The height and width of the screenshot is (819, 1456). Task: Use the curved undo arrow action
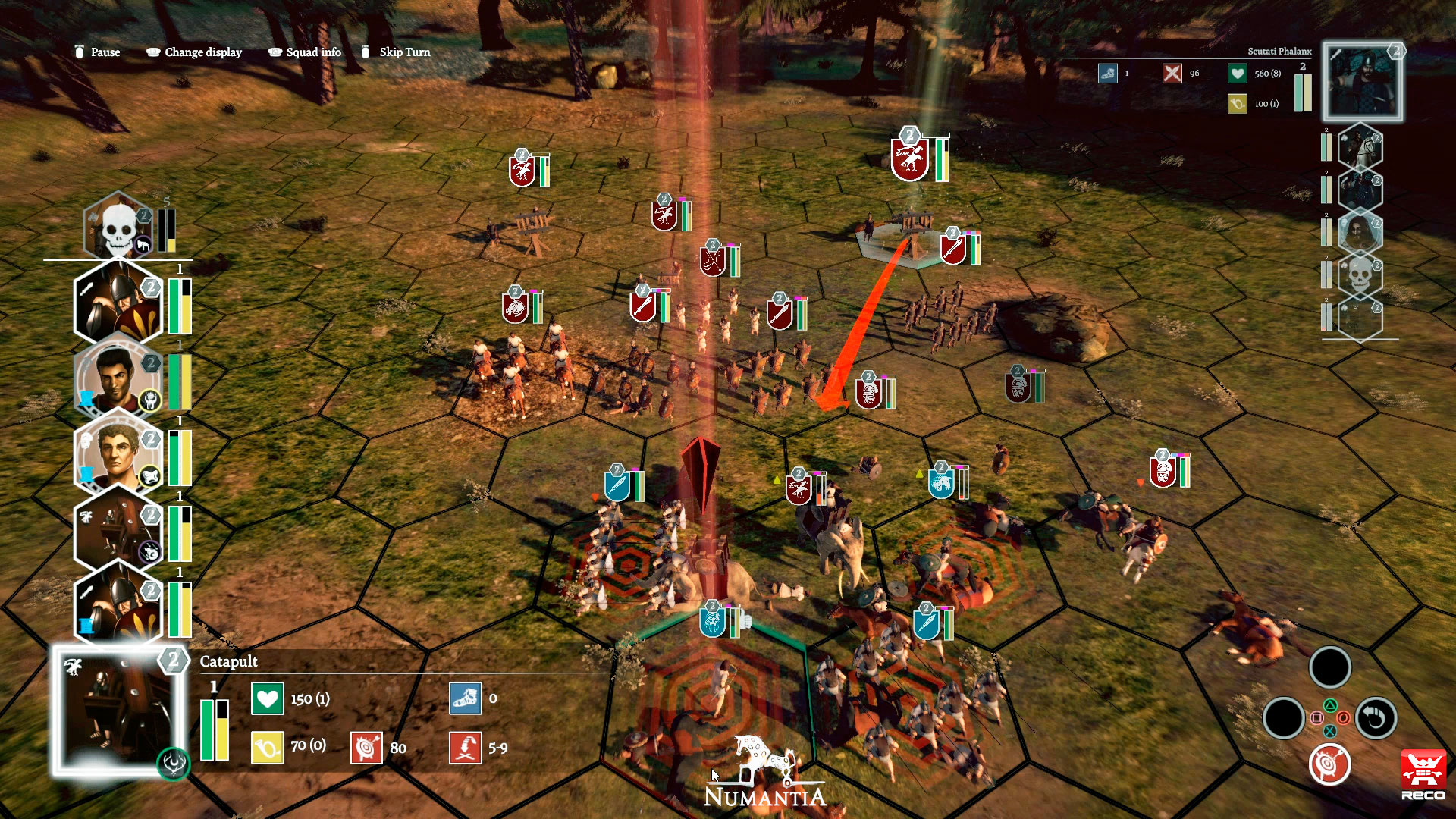[1376, 717]
